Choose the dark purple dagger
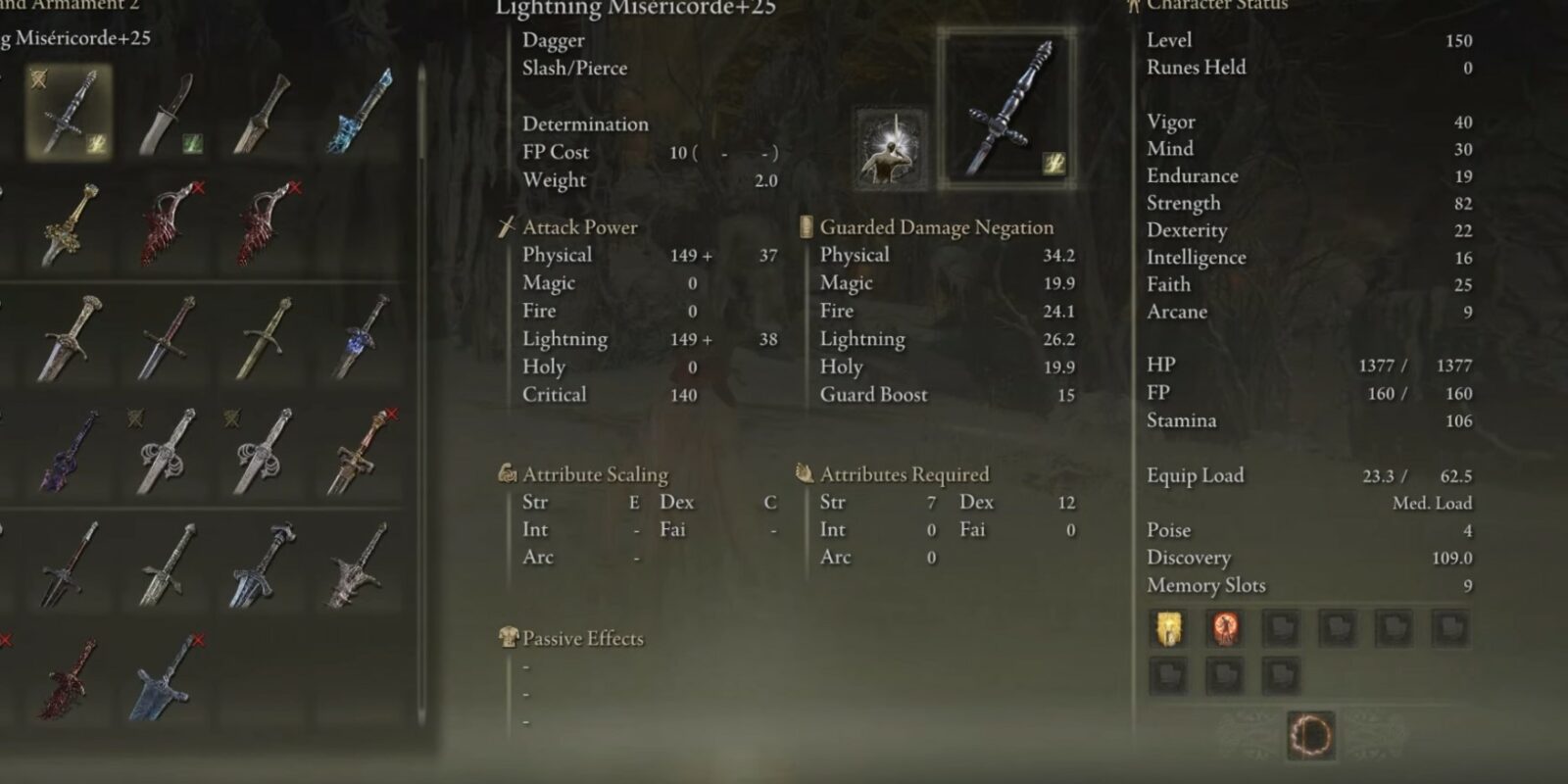 click(x=69, y=451)
